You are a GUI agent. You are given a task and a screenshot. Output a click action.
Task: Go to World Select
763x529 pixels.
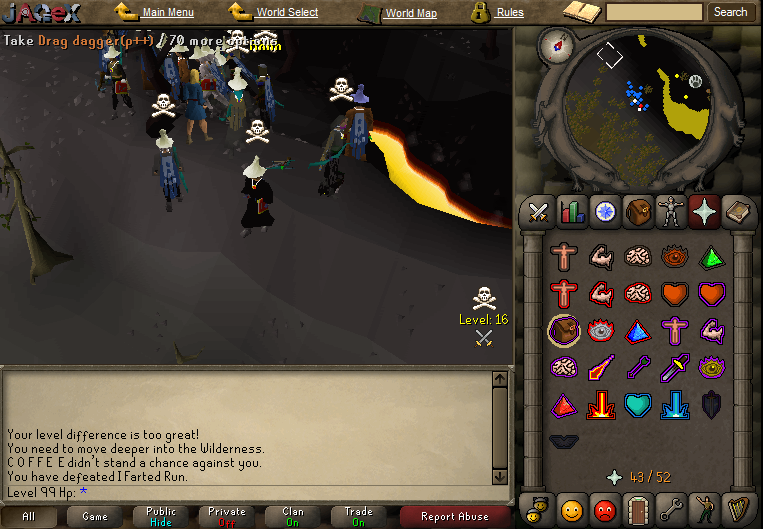(x=286, y=13)
